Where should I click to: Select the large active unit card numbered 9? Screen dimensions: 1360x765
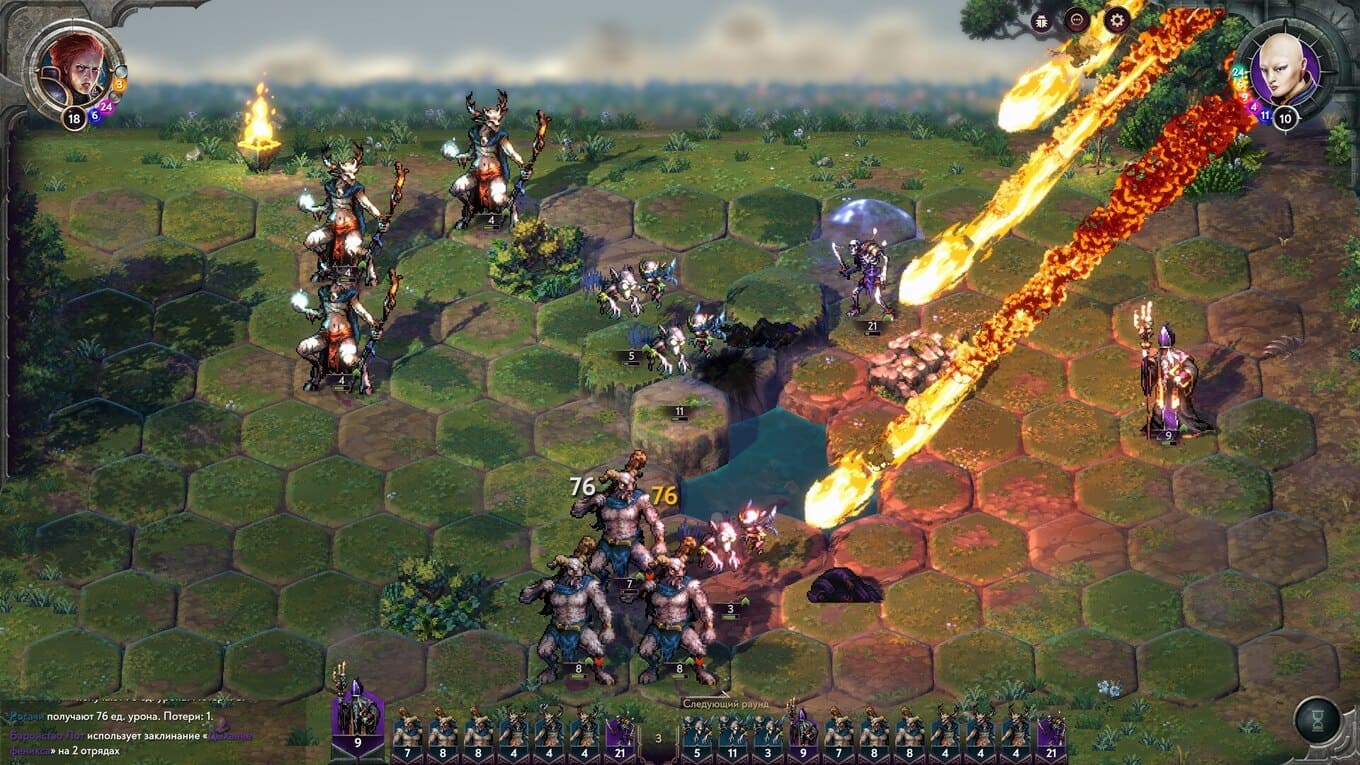click(x=357, y=720)
